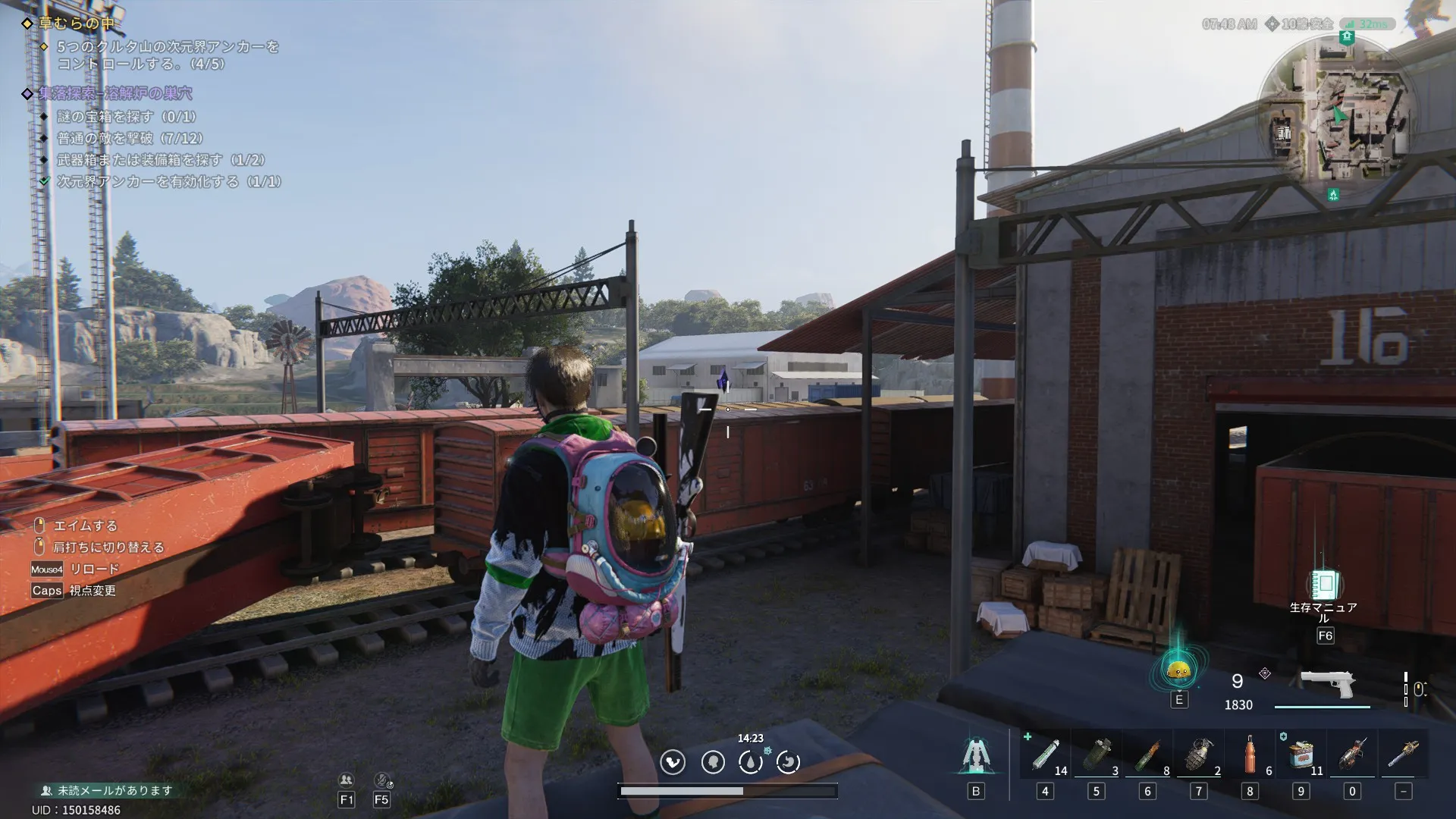1456x819 pixels.
Task: Select the syringe item slot with 14
Action: coord(1045,755)
